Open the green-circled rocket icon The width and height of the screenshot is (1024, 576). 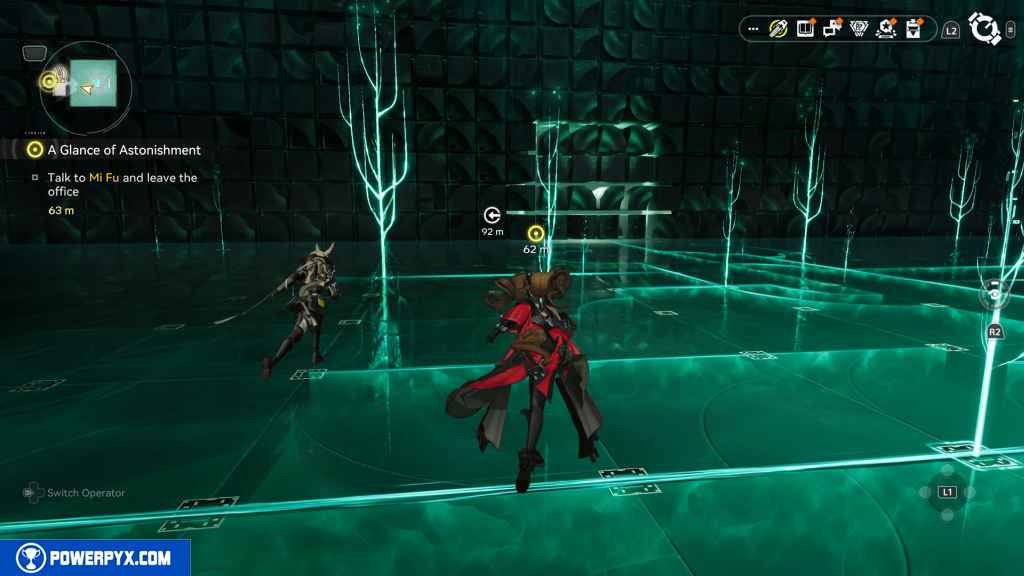click(778, 29)
